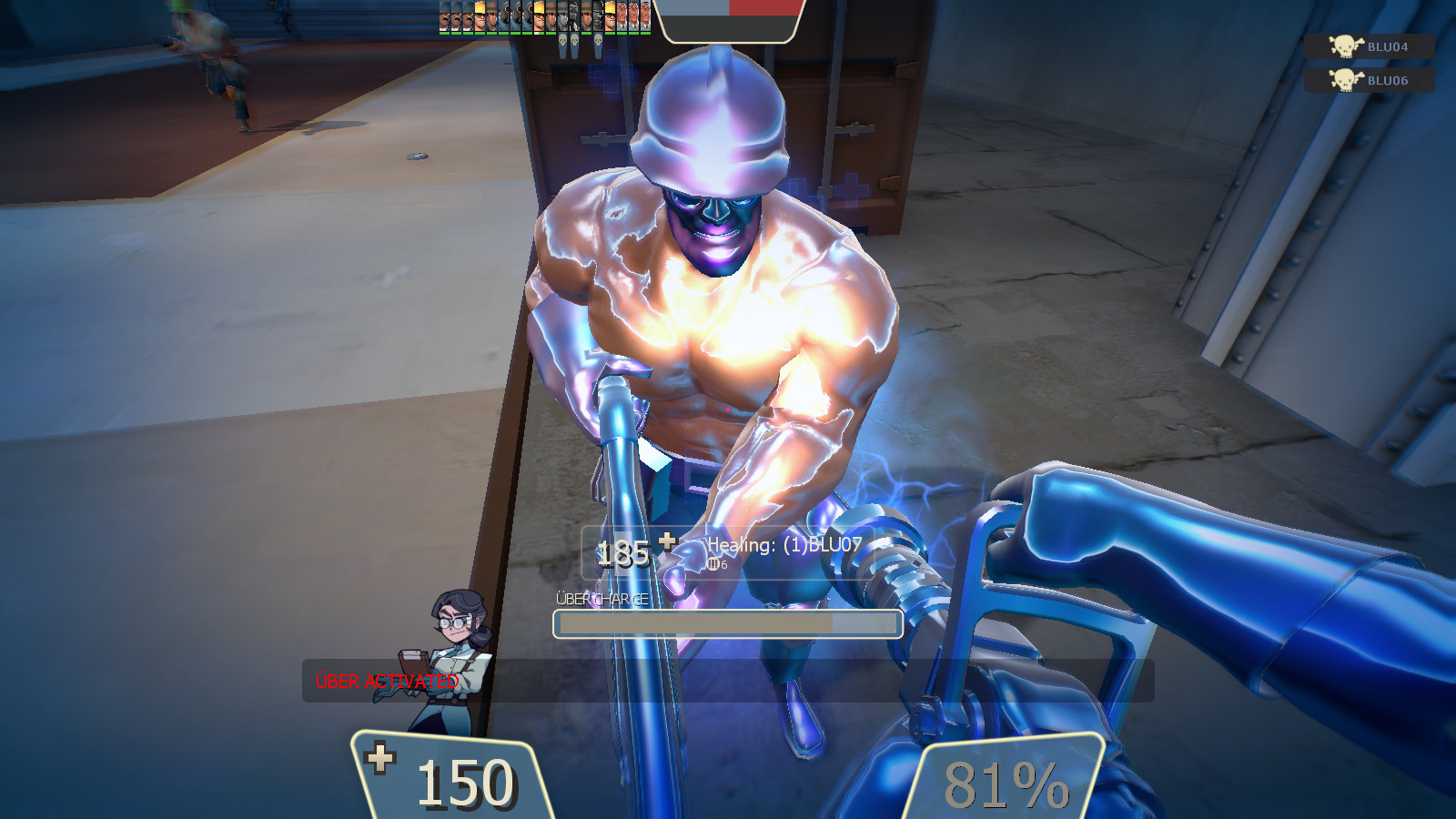
Task: Click the leftmost Soldier avatar in the team strip
Action: [444, 18]
